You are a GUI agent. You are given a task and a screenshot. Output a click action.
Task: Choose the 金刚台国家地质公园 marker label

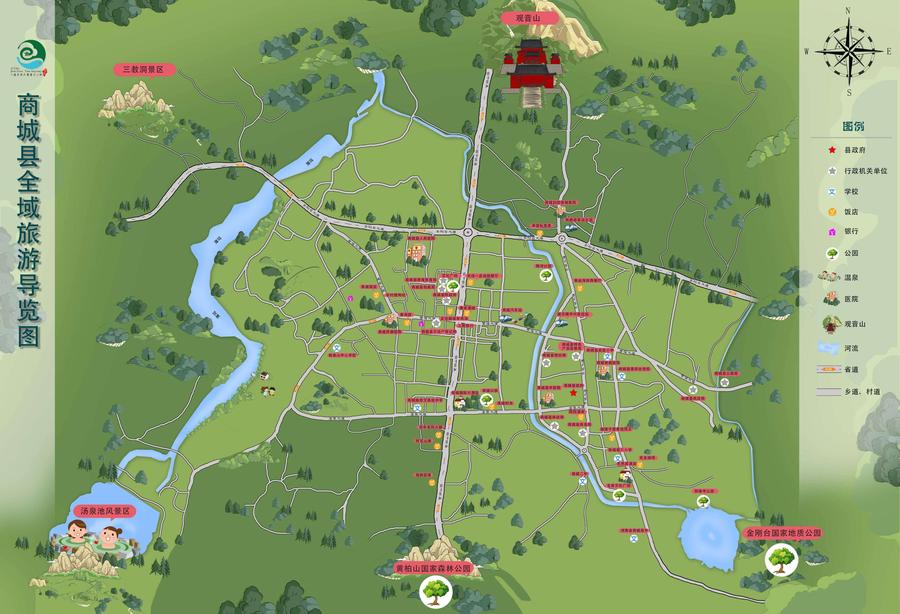782,533
